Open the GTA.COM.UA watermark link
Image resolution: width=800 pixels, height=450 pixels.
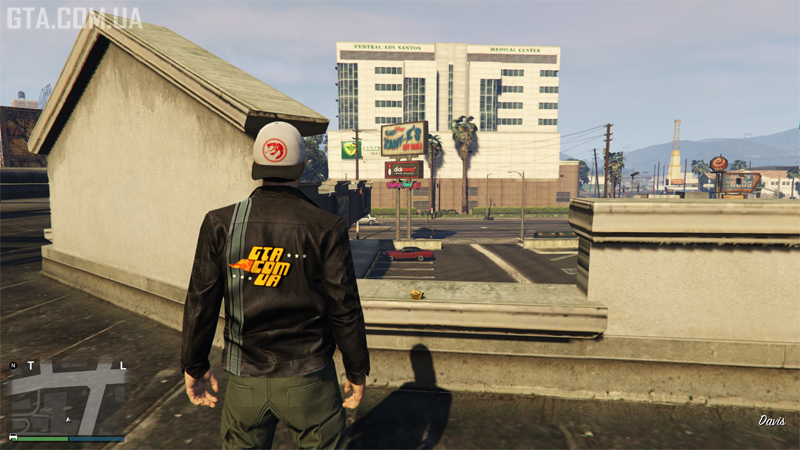tap(74, 17)
